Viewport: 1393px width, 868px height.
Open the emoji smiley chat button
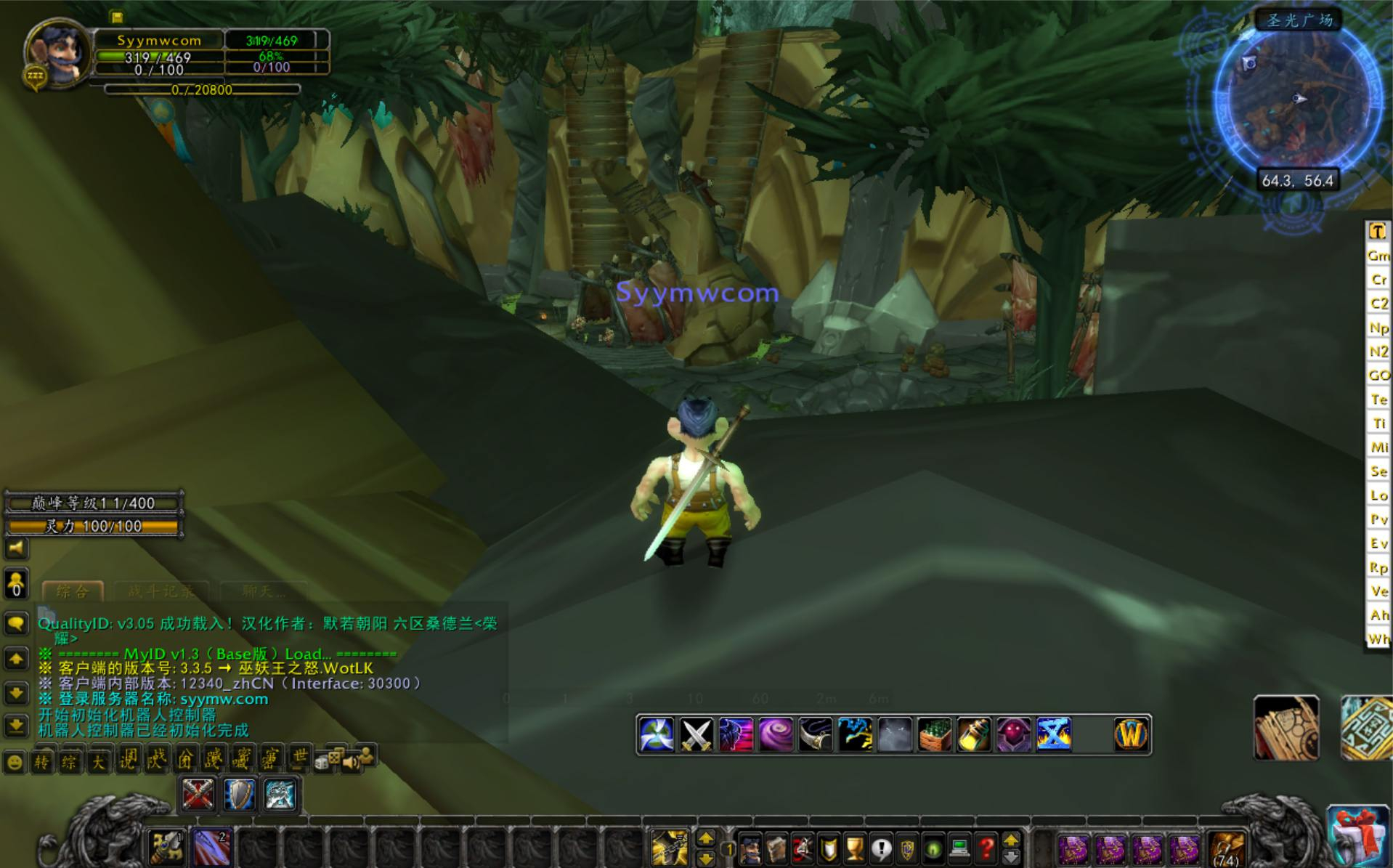coord(15,763)
